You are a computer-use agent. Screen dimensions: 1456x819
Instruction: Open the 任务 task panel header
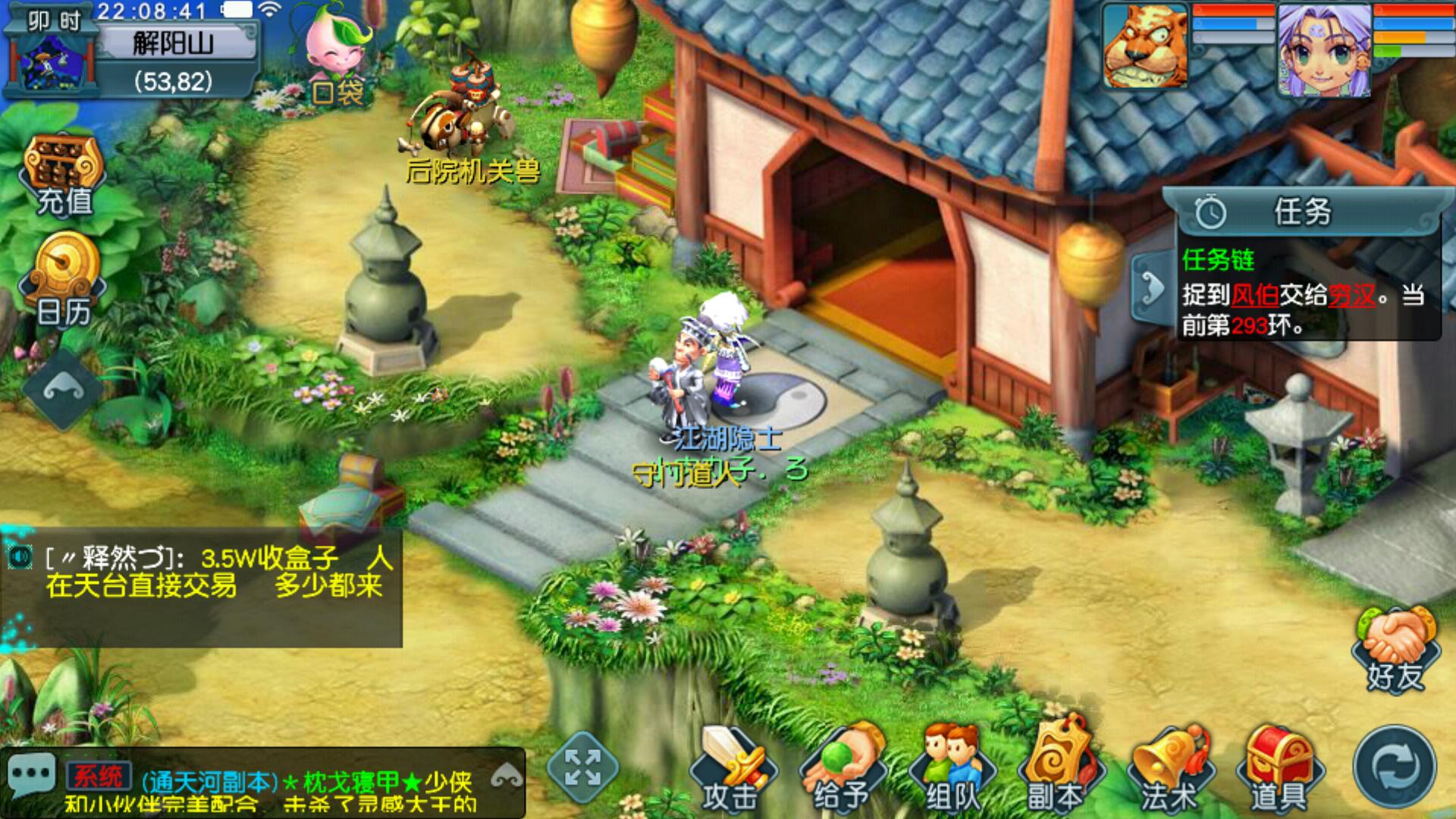pyautogui.click(x=1301, y=212)
